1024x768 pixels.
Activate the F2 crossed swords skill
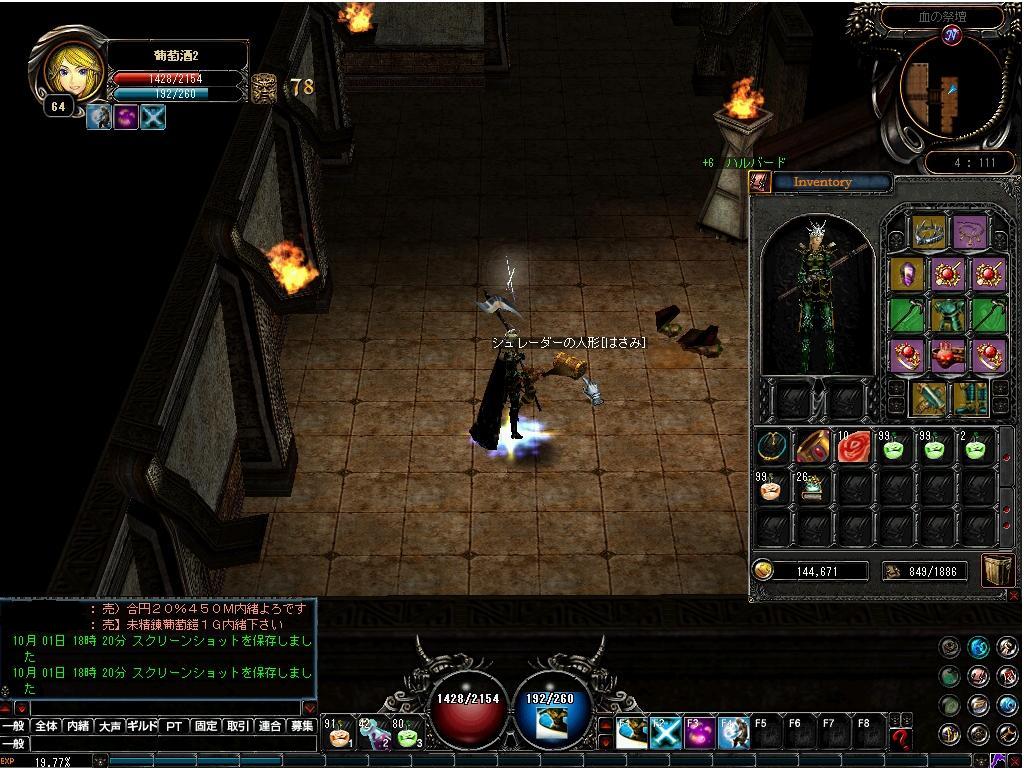click(664, 734)
